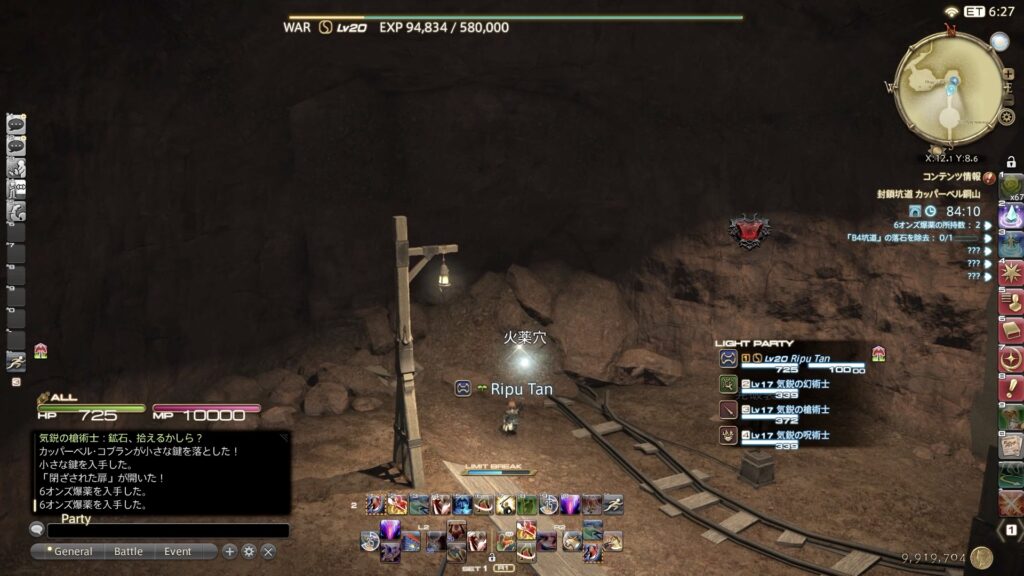The width and height of the screenshot is (1024, 576).
Task: Open chat log settings gear
Action: pyautogui.click(x=249, y=551)
